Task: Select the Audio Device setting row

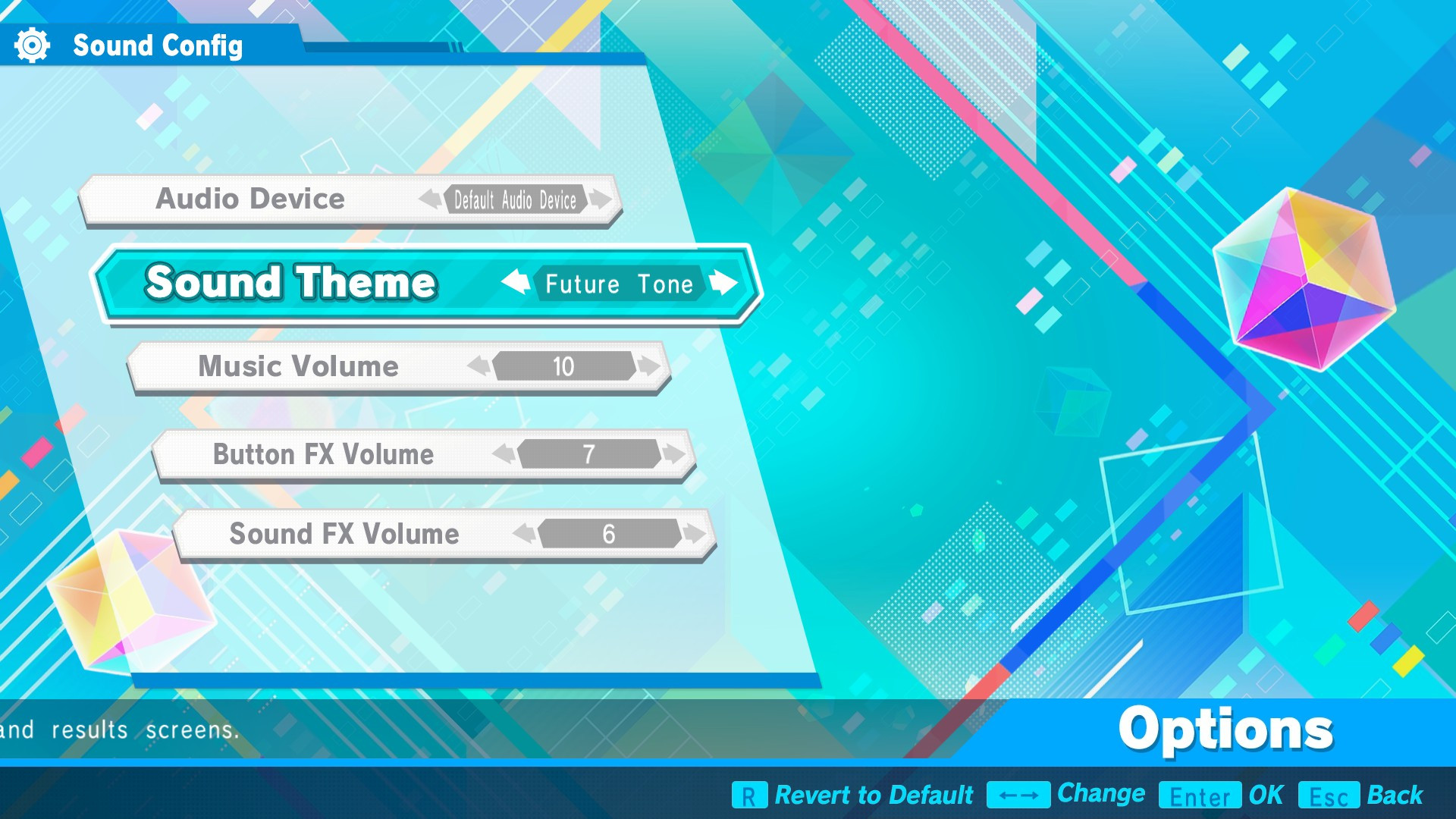Action: [250, 199]
